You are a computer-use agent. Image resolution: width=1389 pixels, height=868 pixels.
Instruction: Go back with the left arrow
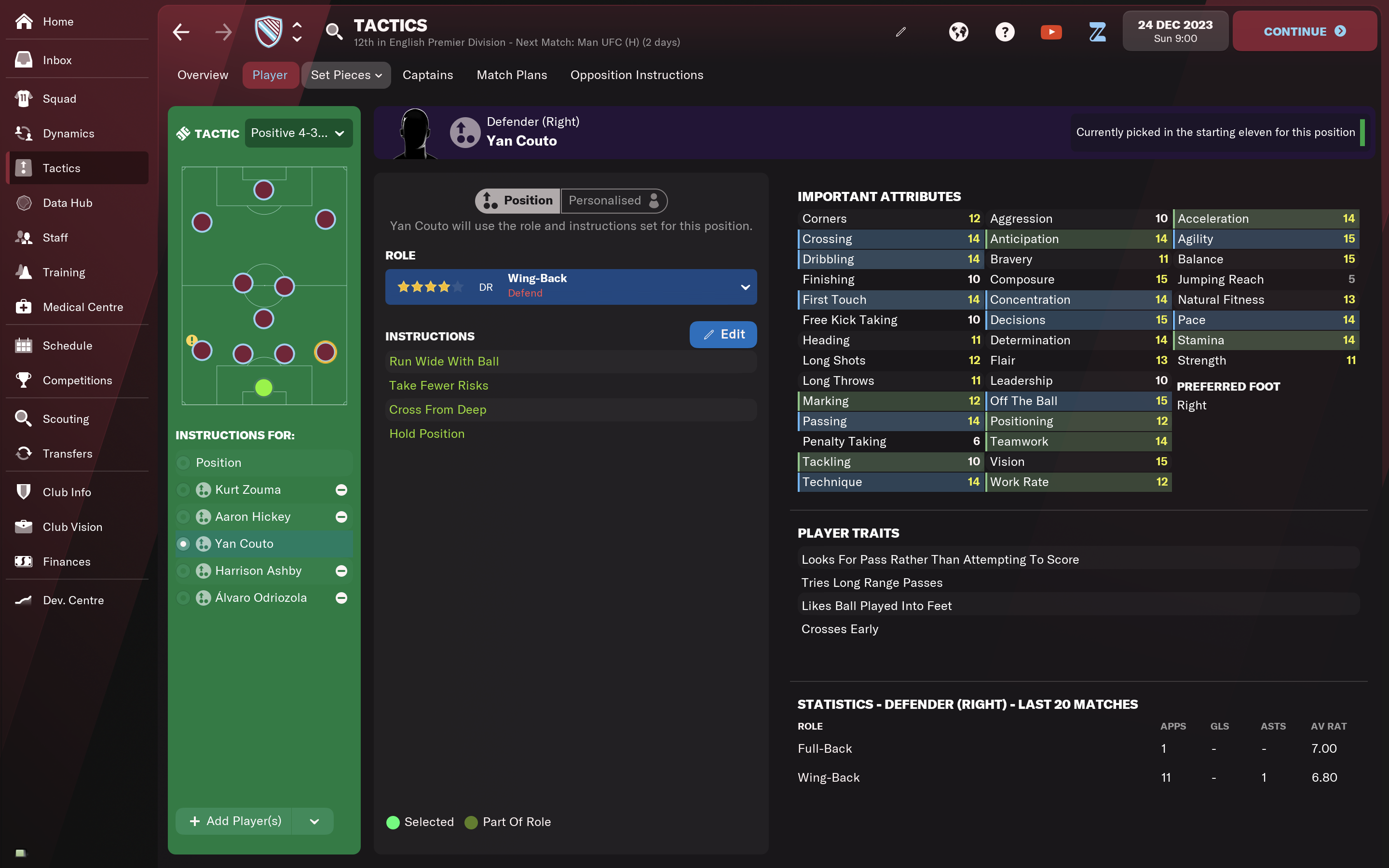pos(181,31)
